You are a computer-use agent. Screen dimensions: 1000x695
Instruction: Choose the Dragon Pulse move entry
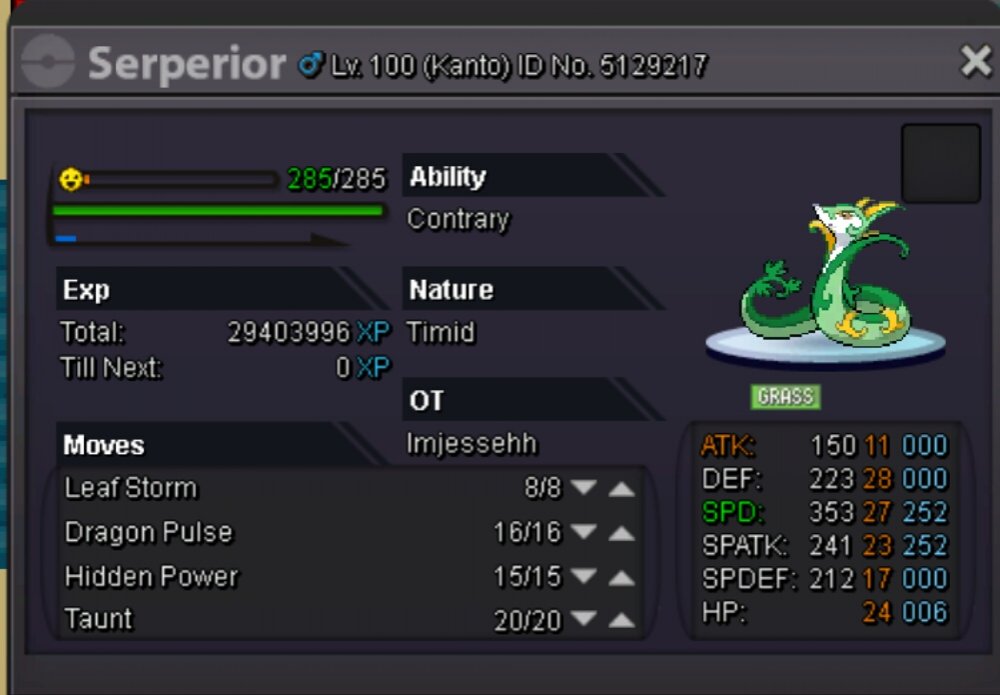148,532
